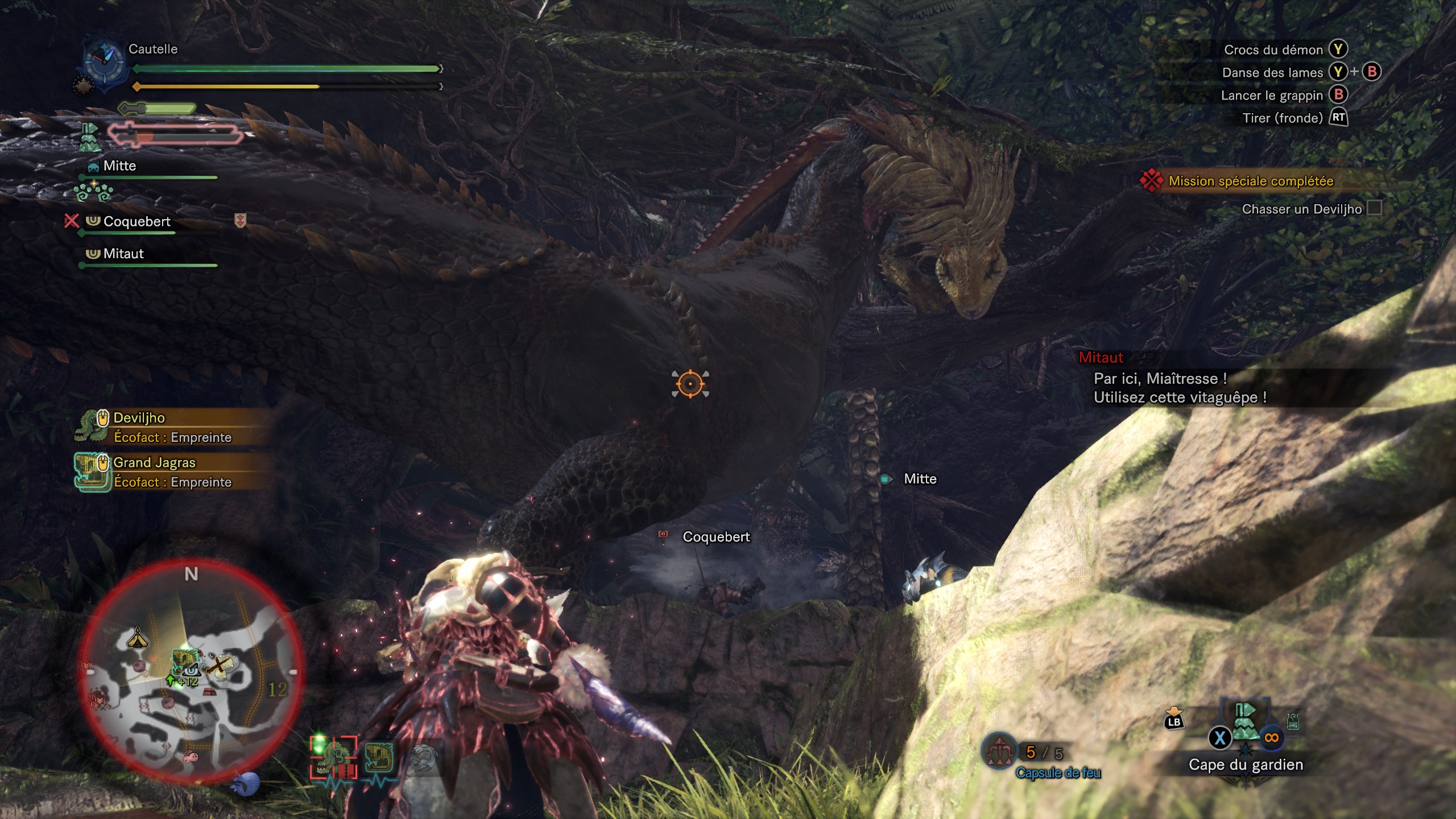Tick the Chasser un Deviljho objective checkbox
This screenshot has height=819, width=1456.
[1374, 208]
